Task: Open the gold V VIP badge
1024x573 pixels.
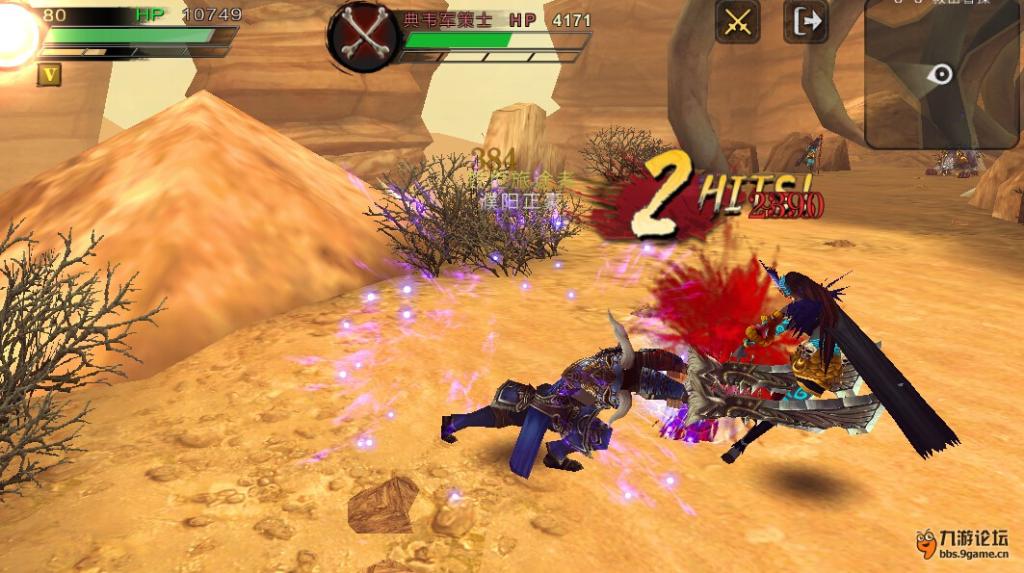Action: point(48,74)
